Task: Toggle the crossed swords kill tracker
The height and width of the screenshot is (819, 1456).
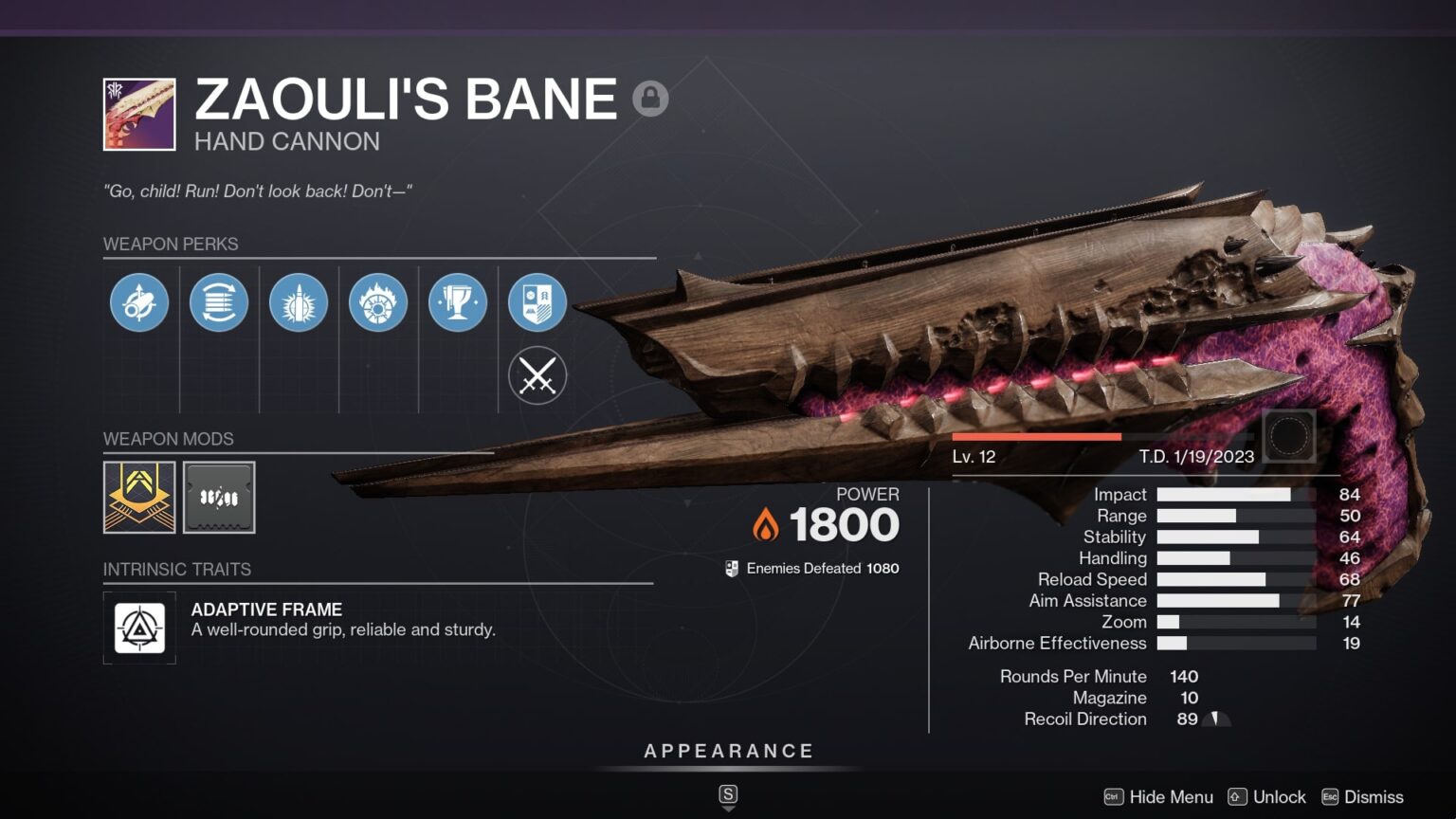Action: 537,375
